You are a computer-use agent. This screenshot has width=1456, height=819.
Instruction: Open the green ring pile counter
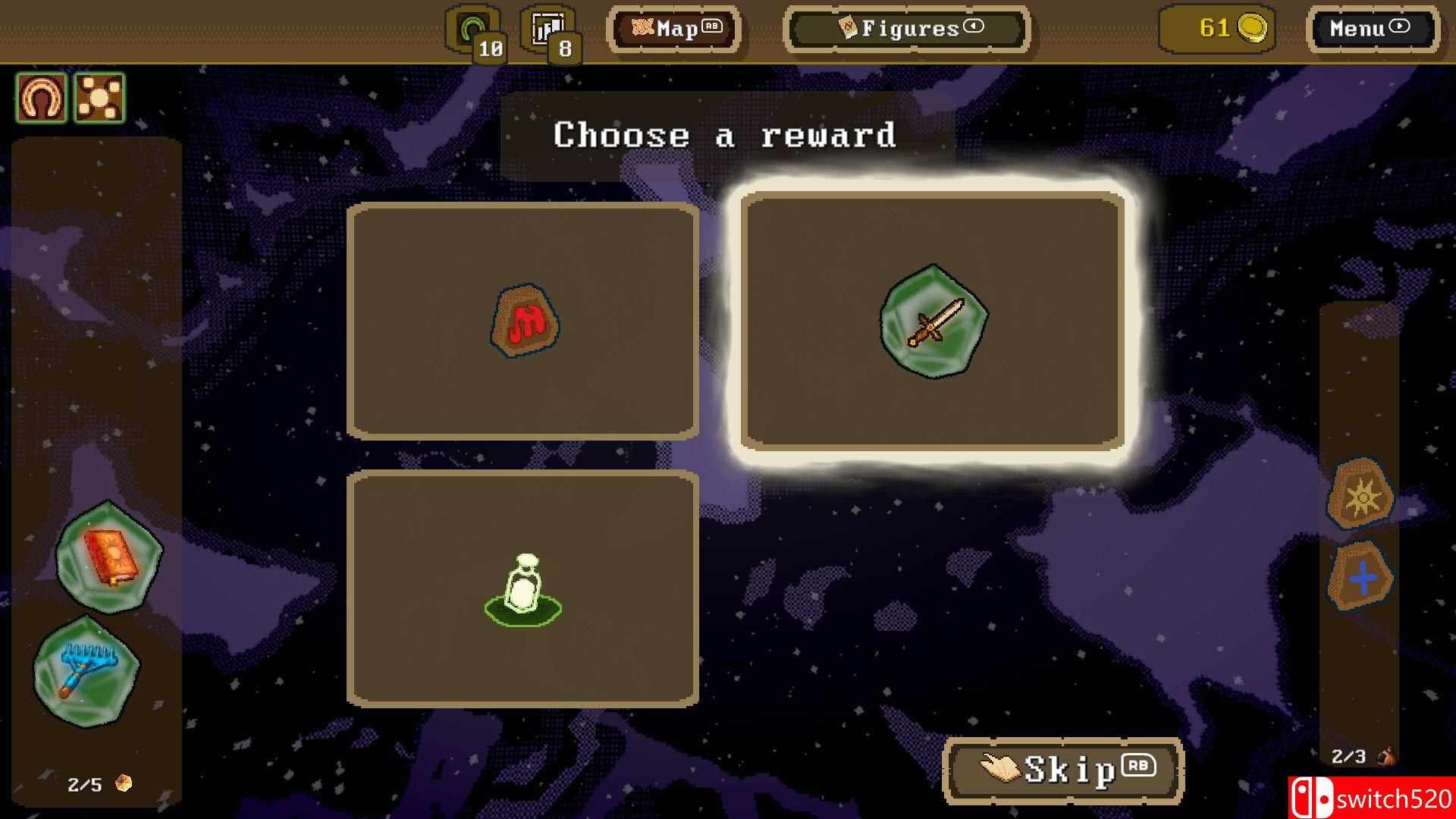[x=474, y=32]
